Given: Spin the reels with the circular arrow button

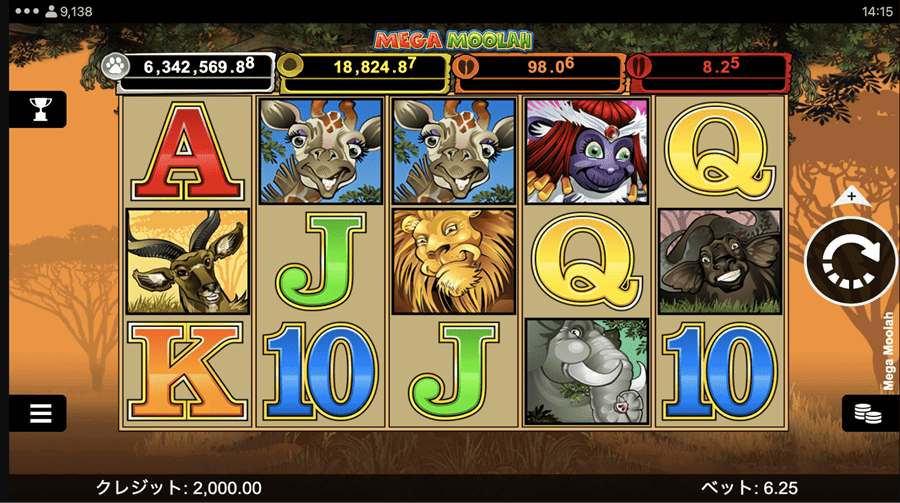Looking at the screenshot, I should pyautogui.click(x=851, y=260).
